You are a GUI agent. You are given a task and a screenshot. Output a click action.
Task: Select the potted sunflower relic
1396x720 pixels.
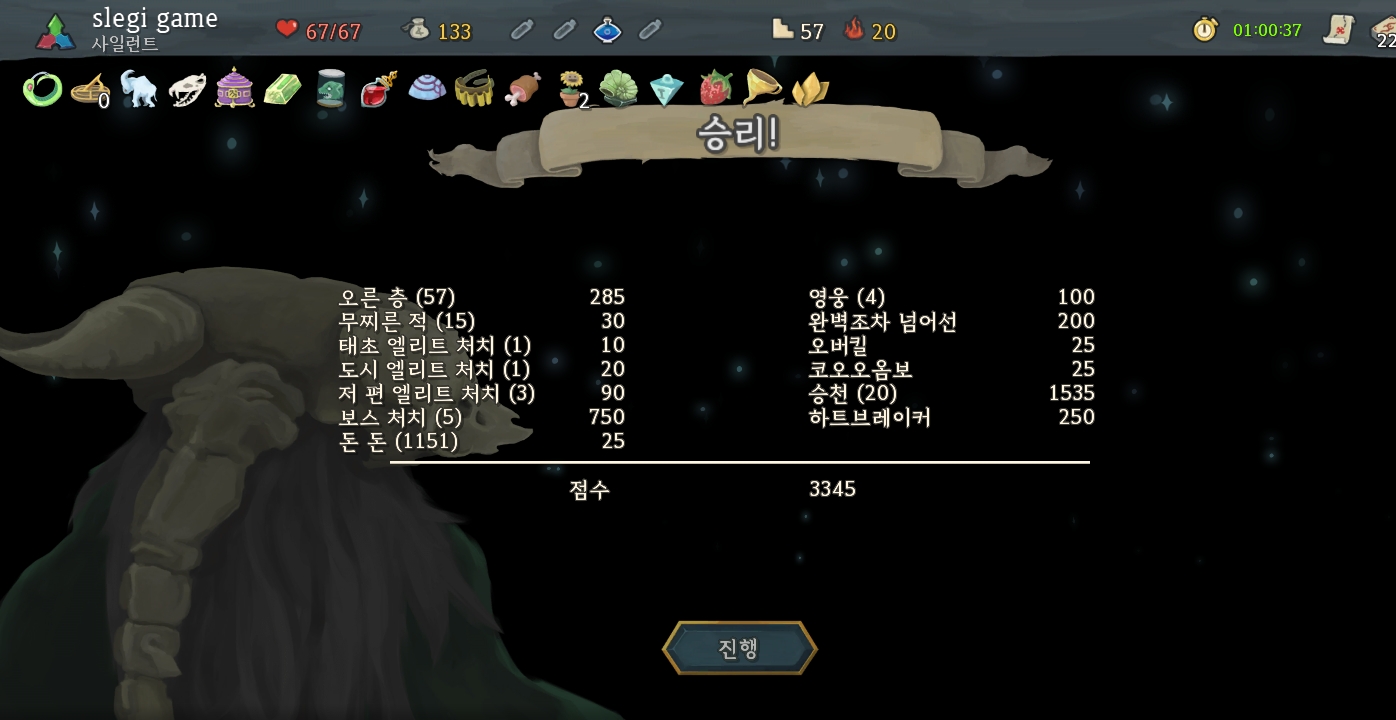click(x=571, y=89)
